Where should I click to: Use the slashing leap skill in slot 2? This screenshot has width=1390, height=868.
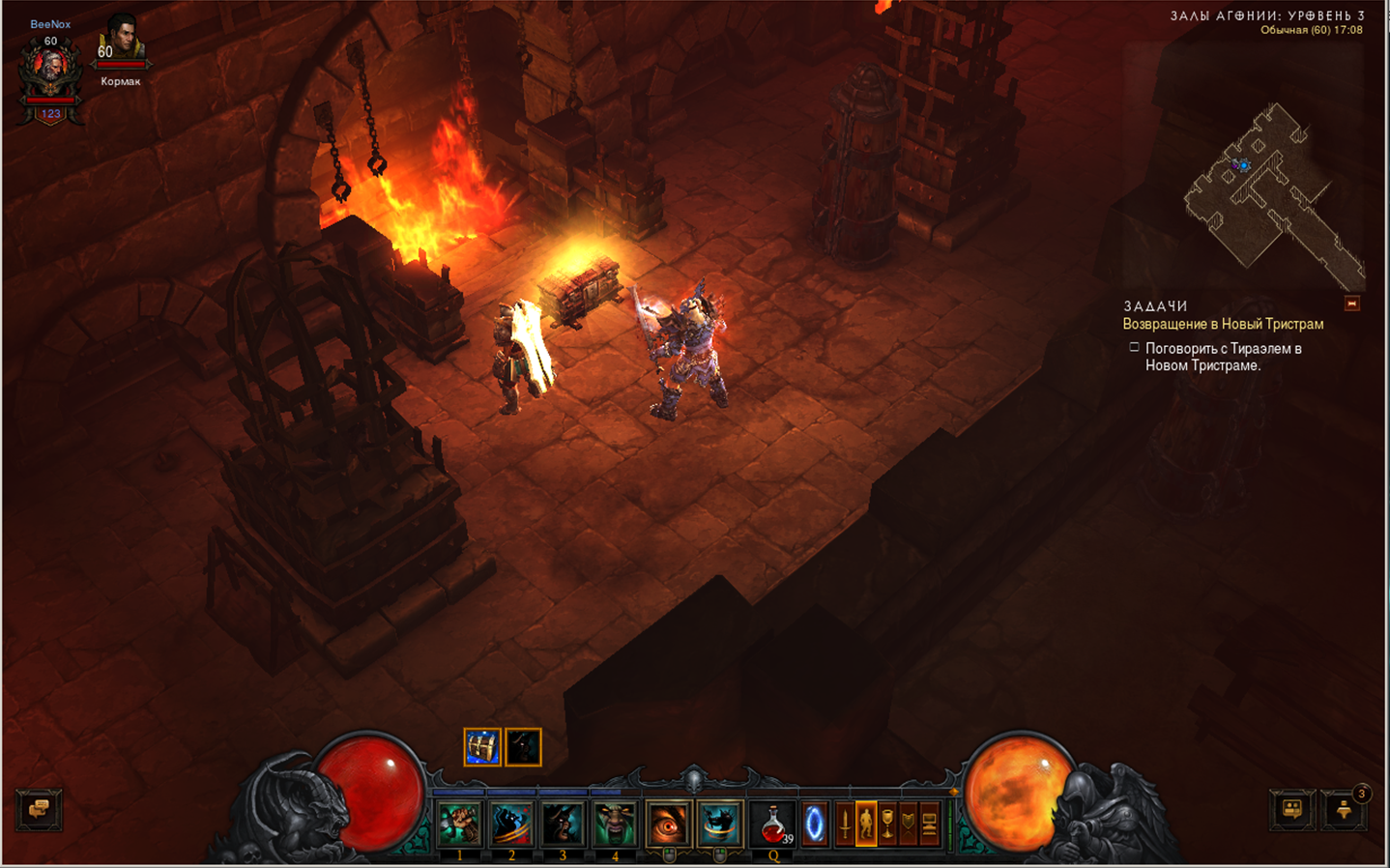click(x=511, y=825)
